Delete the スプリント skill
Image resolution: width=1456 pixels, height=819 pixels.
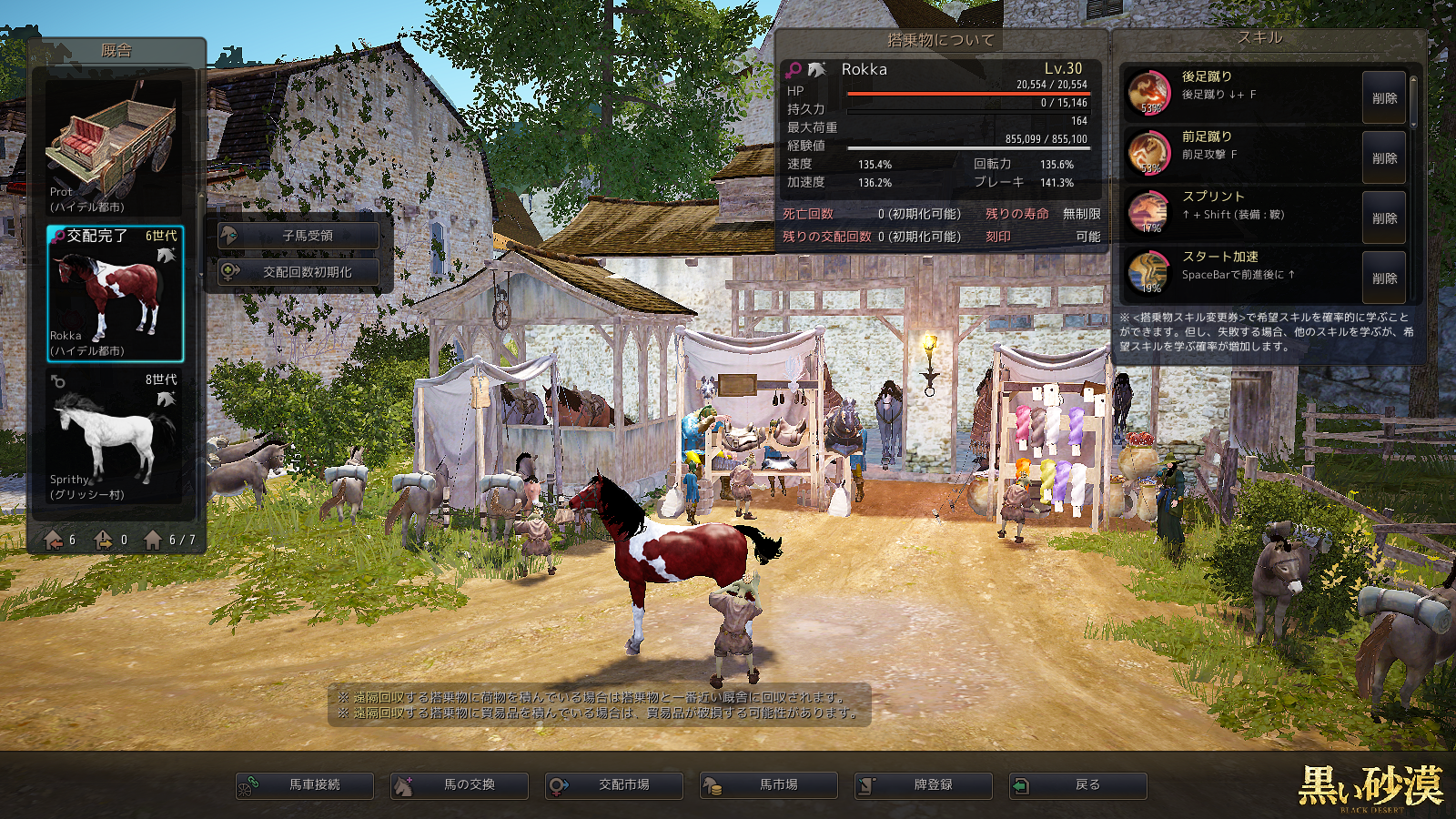[1383, 218]
